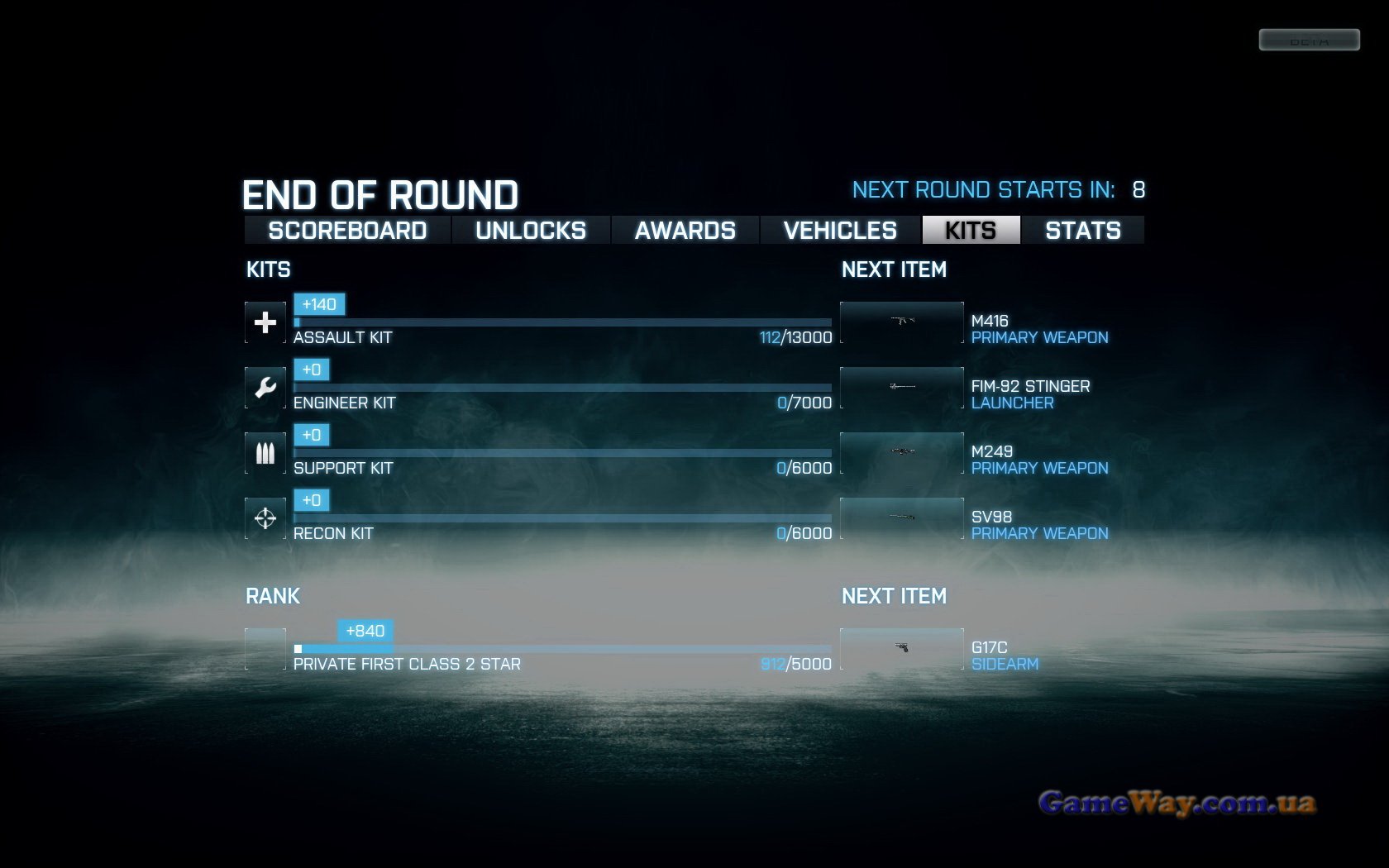
Task: Select the Assault Kit cross icon
Action: pyautogui.click(x=265, y=322)
